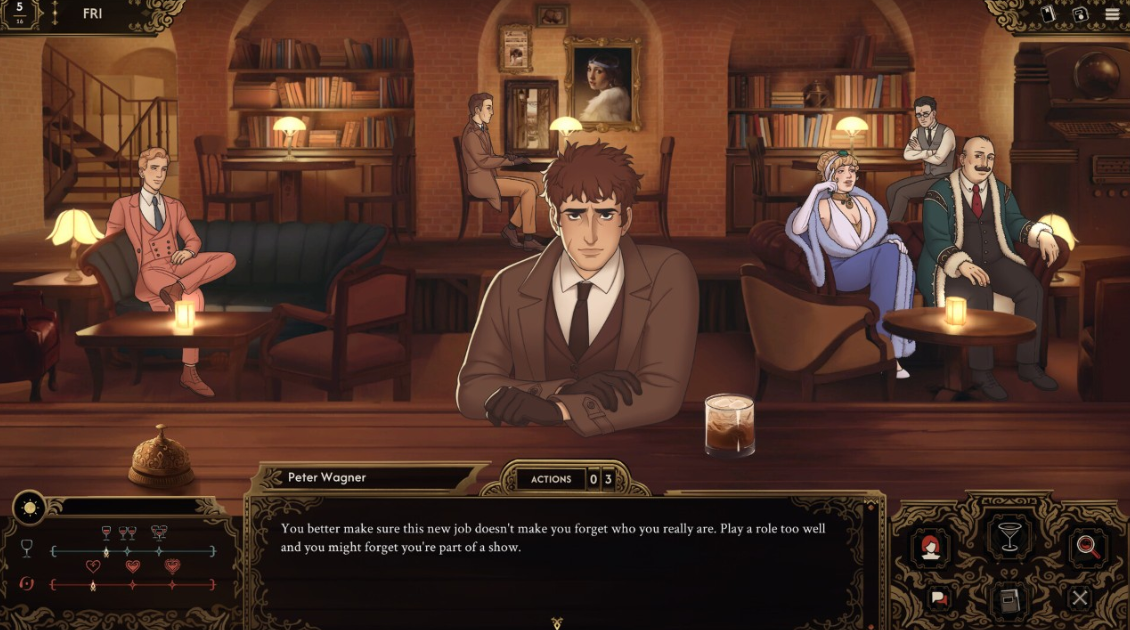Open the notebook icon in the top bar
Viewport: 1130px width, 630px height.
pos(1049,14)
